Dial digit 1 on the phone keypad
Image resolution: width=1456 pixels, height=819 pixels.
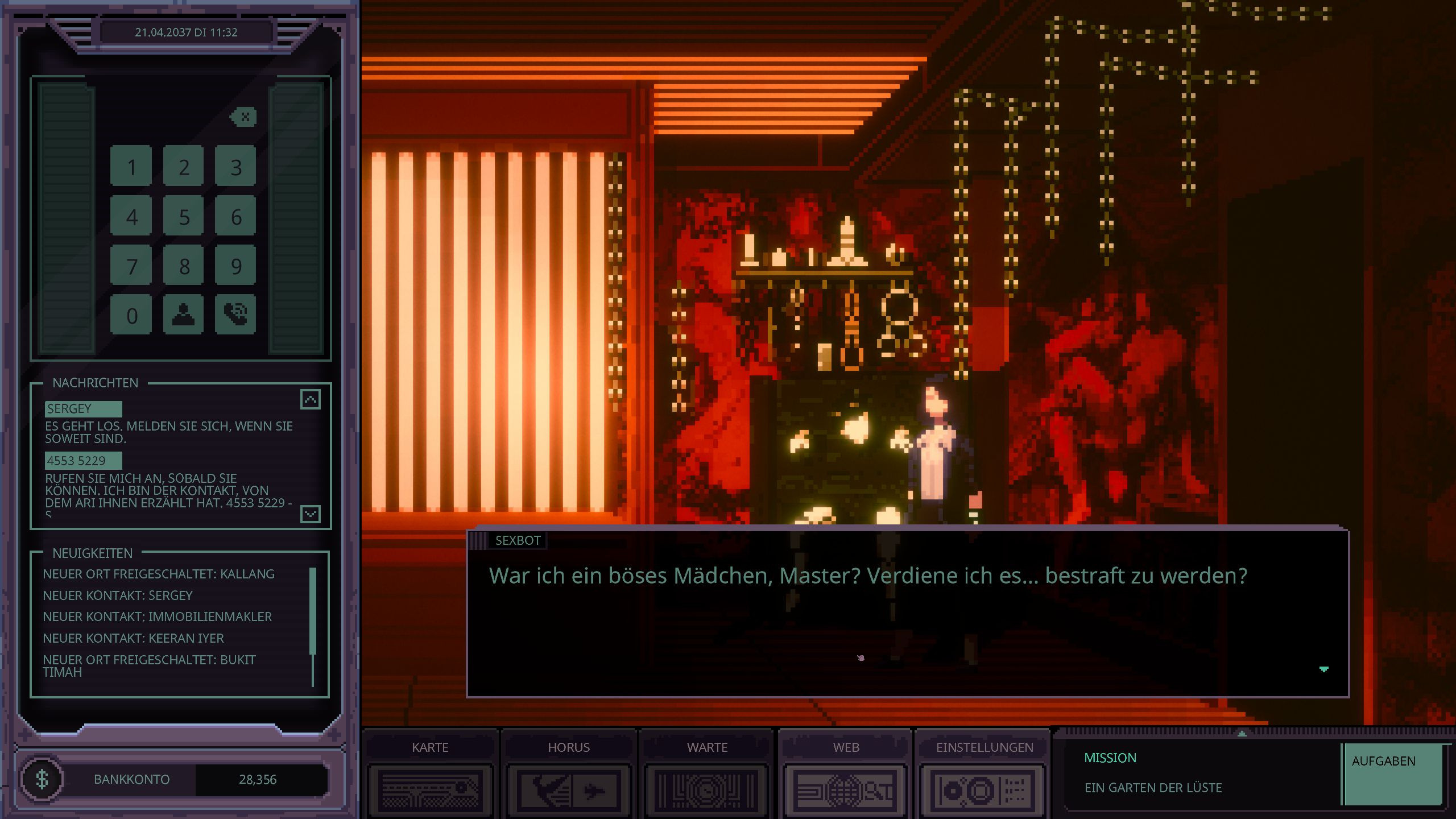pyautogui.click(x=131, y=166)
